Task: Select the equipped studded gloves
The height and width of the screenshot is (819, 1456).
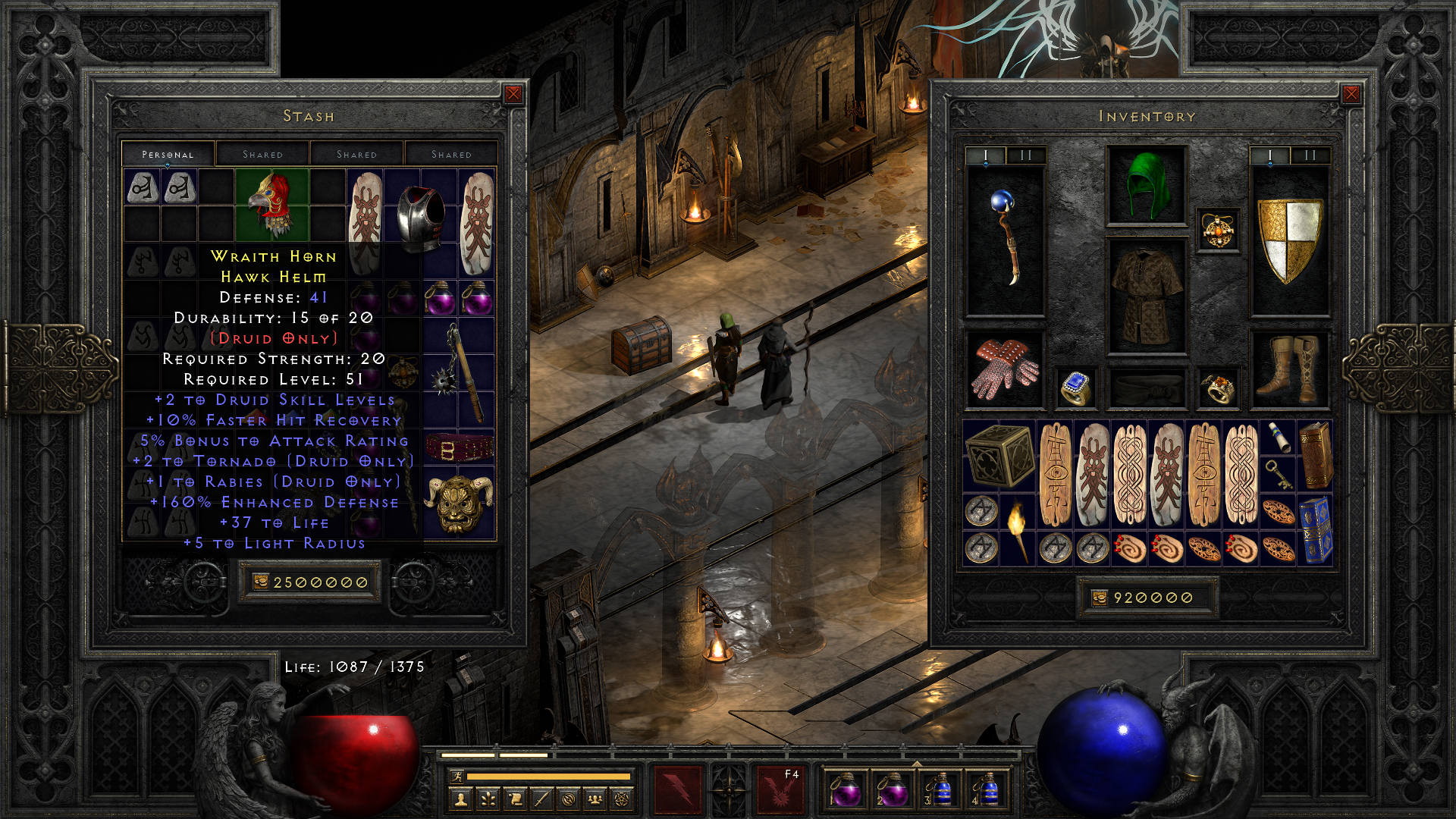Action: (1005, 369)
